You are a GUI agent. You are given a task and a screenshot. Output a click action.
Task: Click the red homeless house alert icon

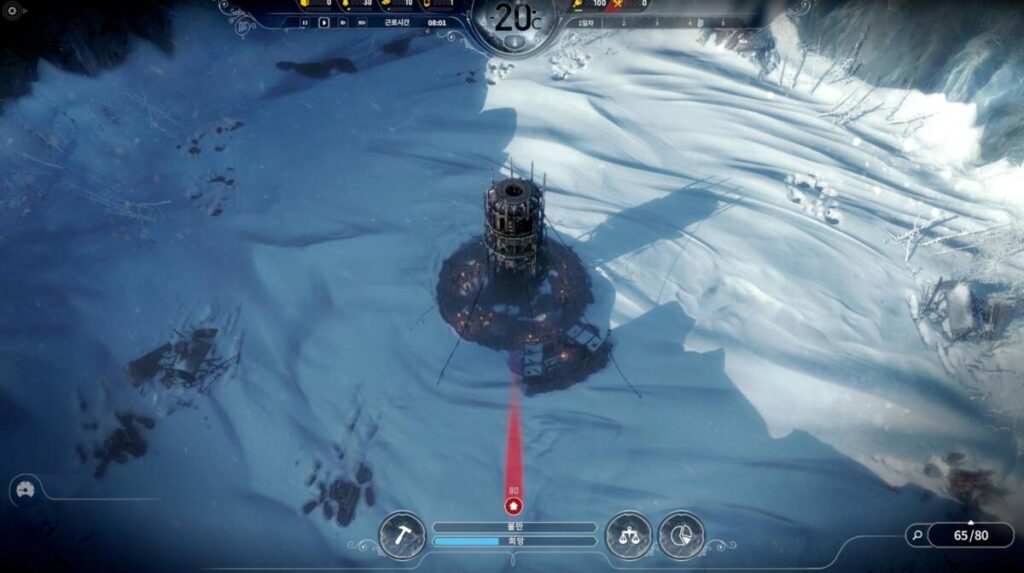tap(514, 506)
